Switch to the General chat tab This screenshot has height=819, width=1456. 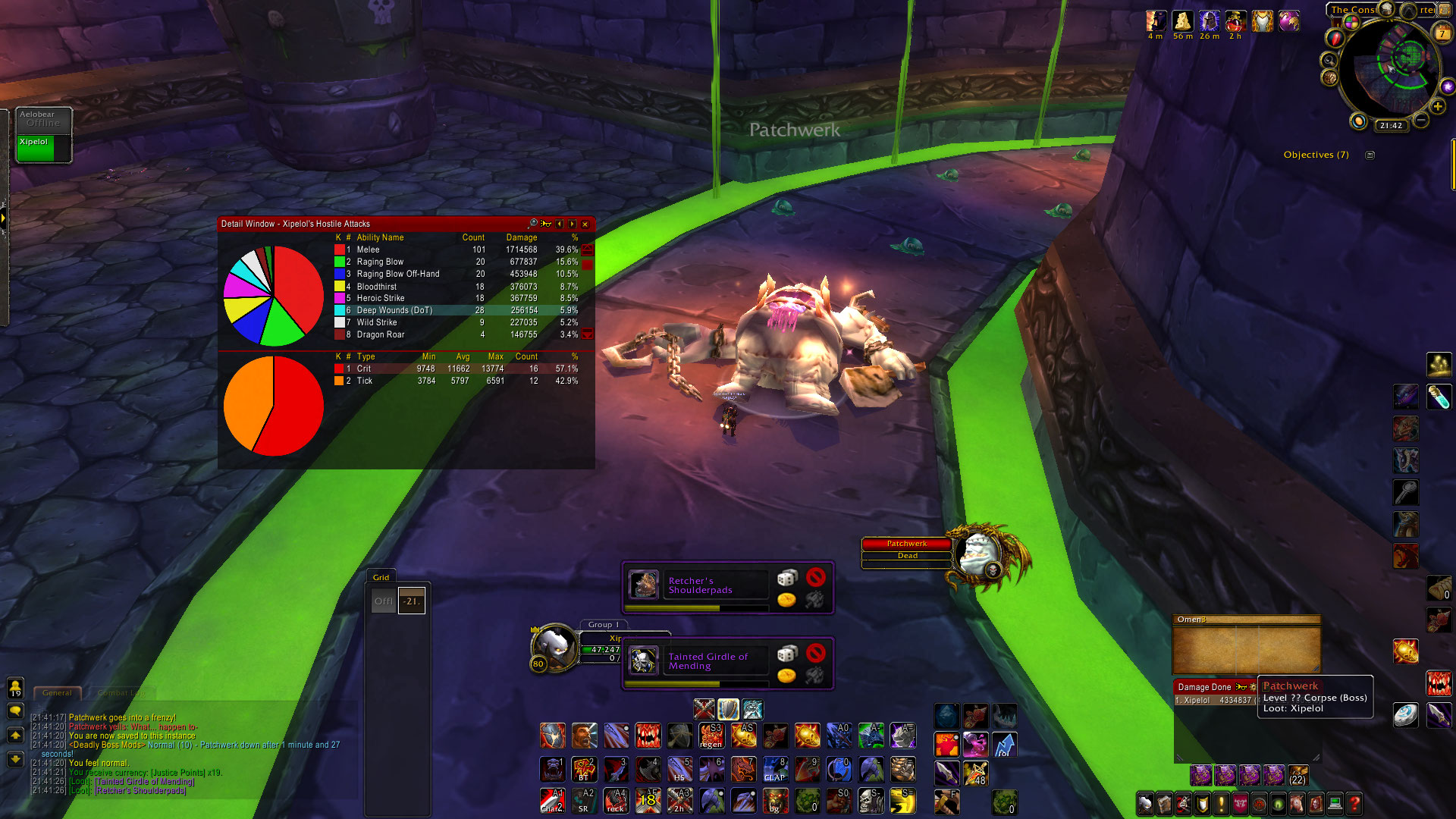[57, 692]
